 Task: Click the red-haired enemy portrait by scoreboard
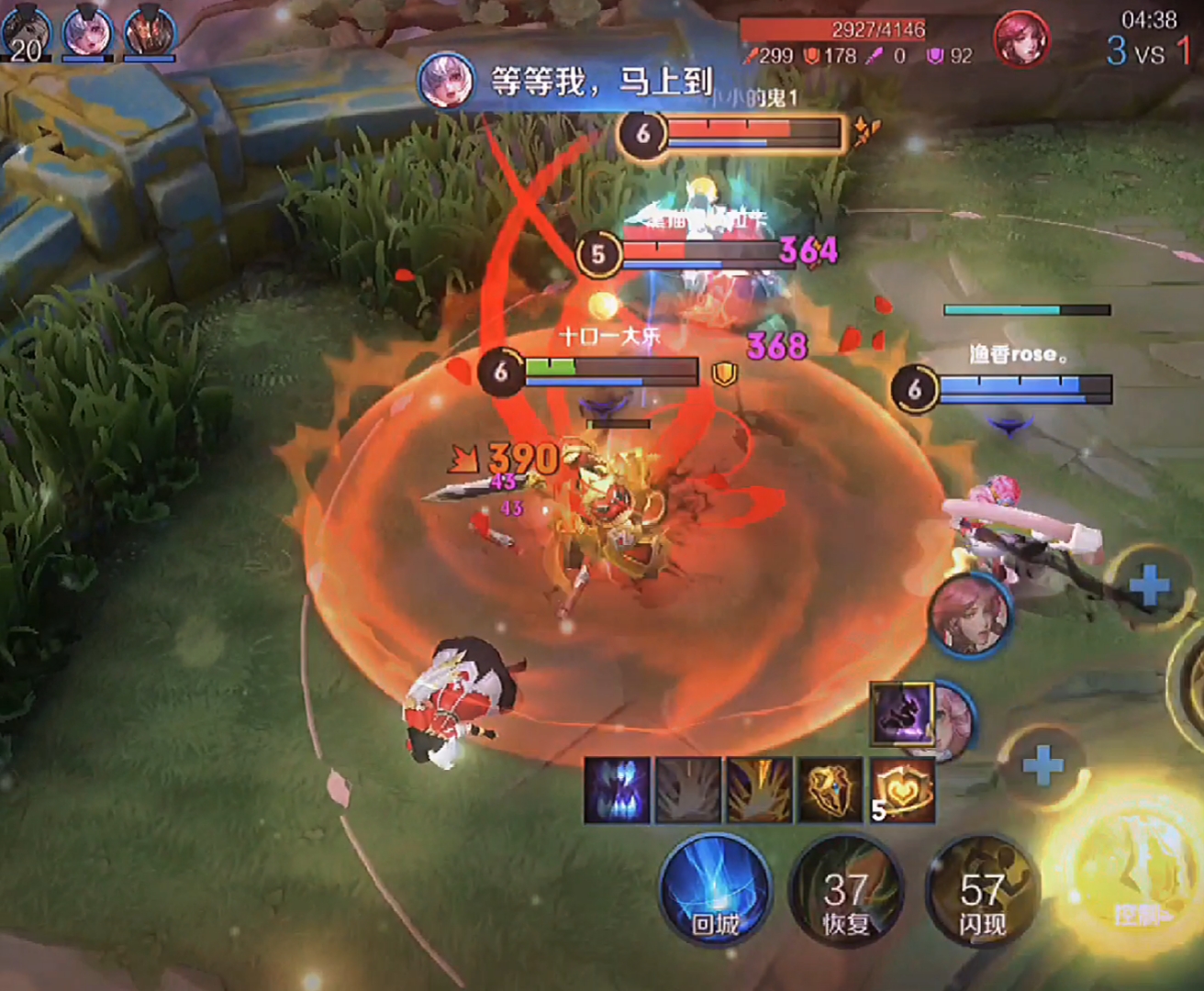pyautogui.click(x=1020, y=39)
